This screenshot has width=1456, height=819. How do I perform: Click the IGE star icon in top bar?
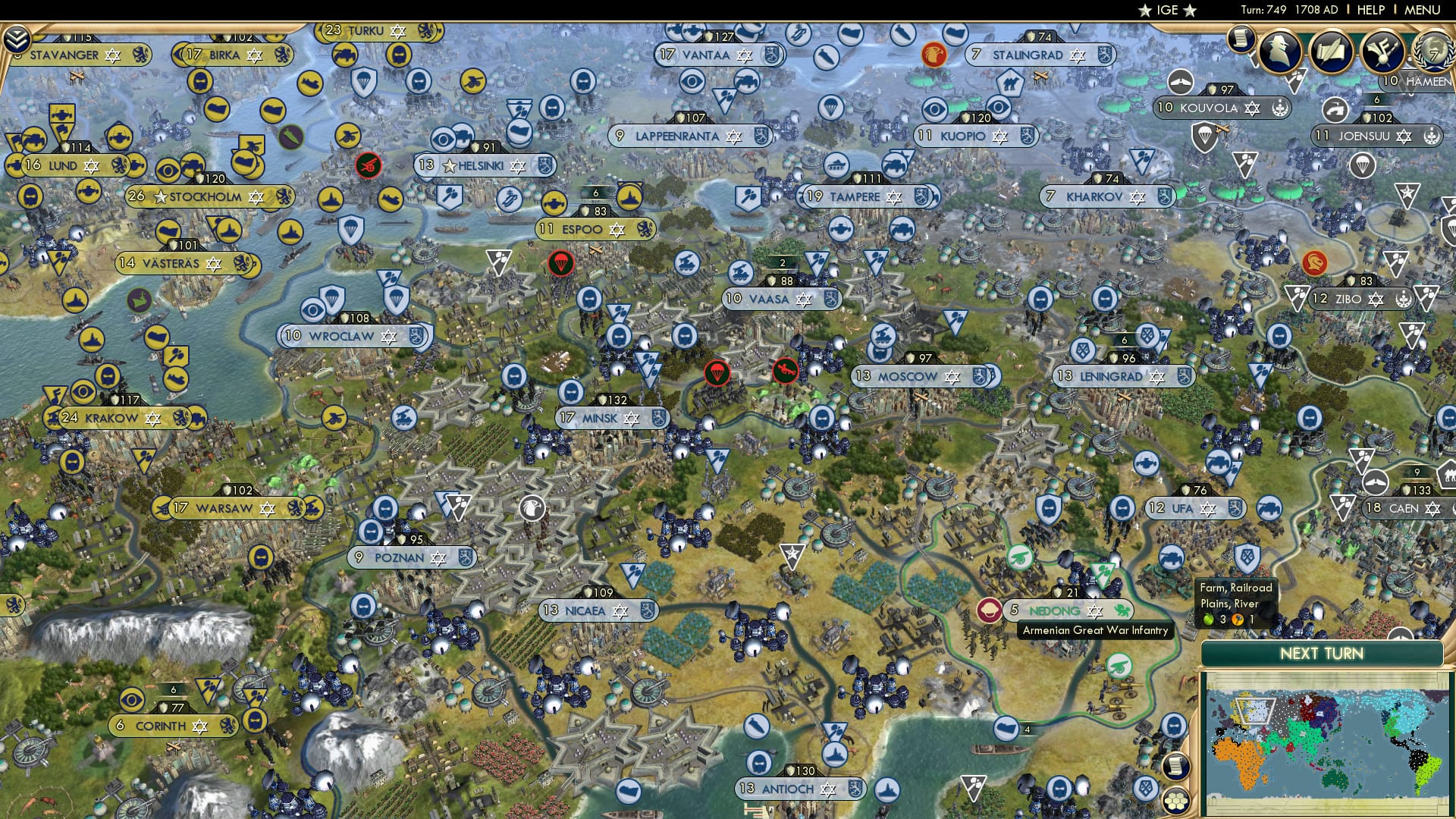pyautogui.click(x=1145, y=11)
